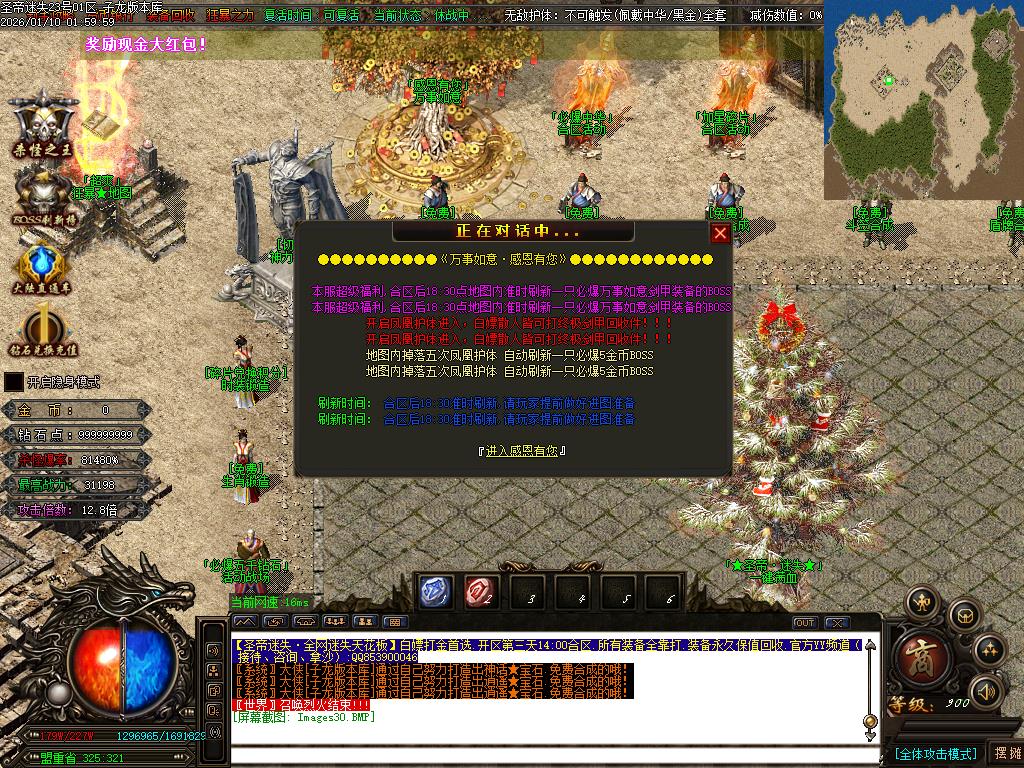Click the OUT button above the chat
This screenshot has height=768, width=1024.
pyautogui.click(x=805, y=623)
